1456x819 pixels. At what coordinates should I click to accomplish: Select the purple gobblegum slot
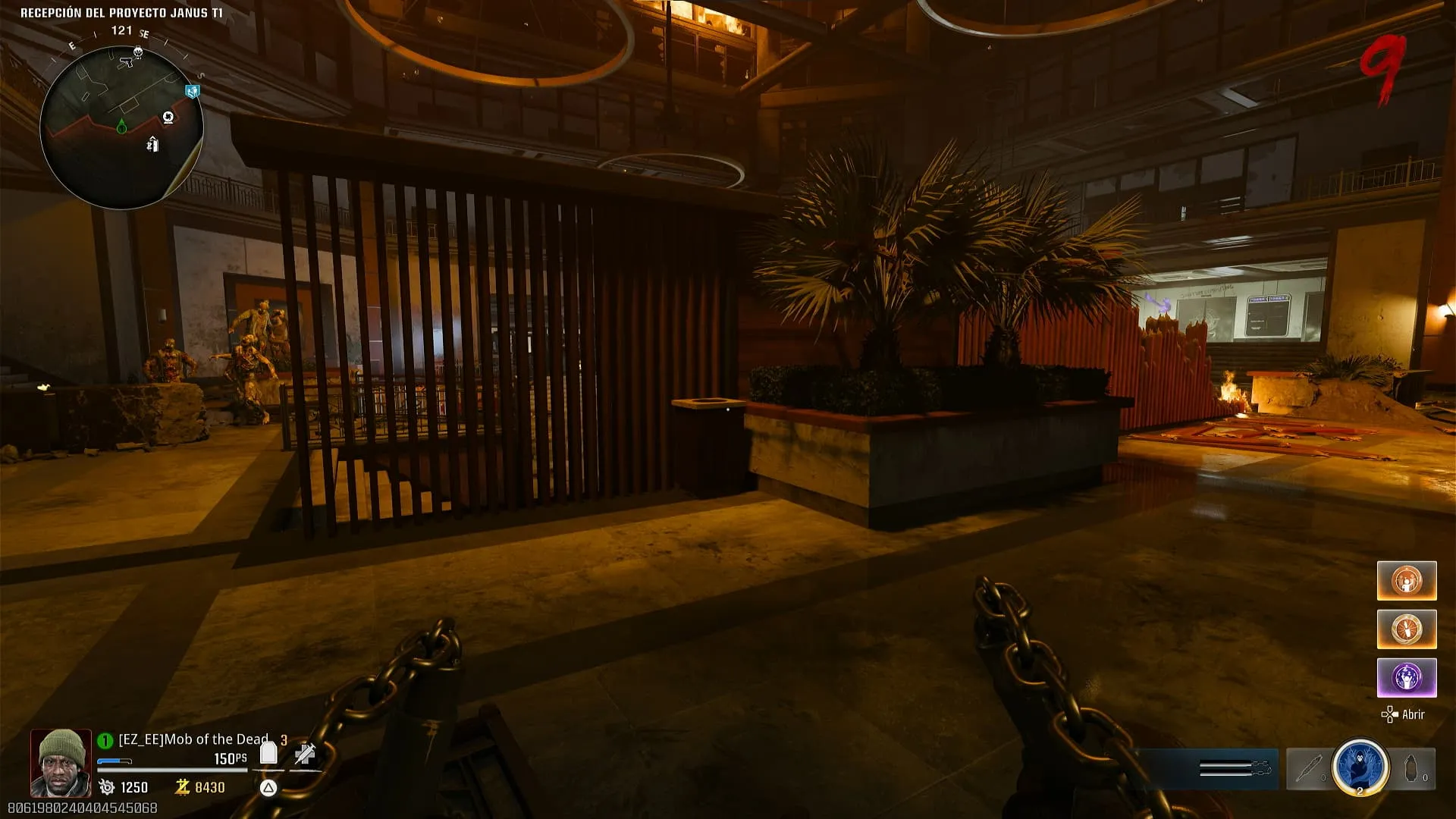[x=1407, y=678]
